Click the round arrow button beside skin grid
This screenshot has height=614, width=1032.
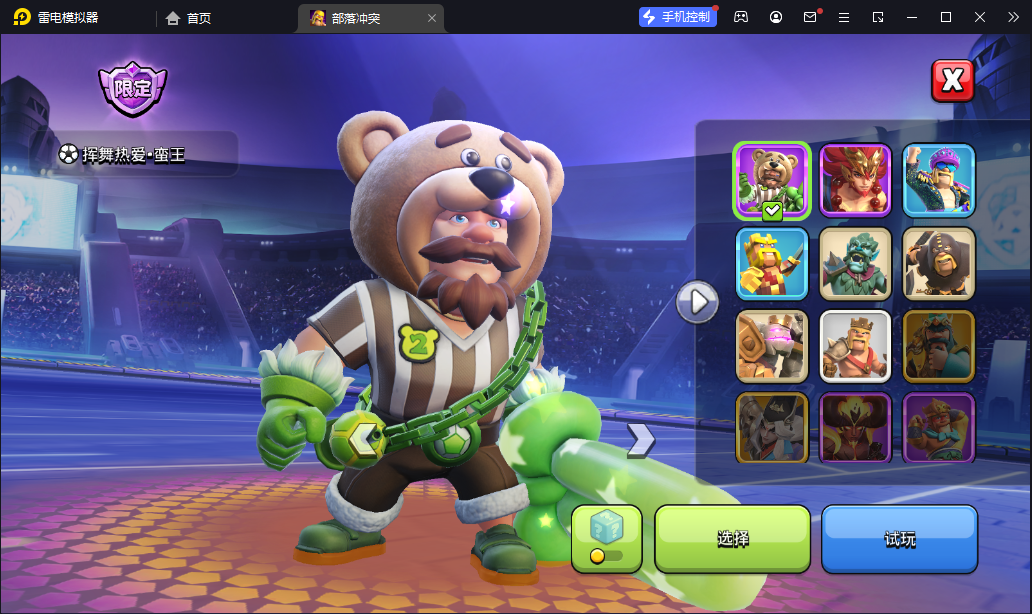click(697, 300)
